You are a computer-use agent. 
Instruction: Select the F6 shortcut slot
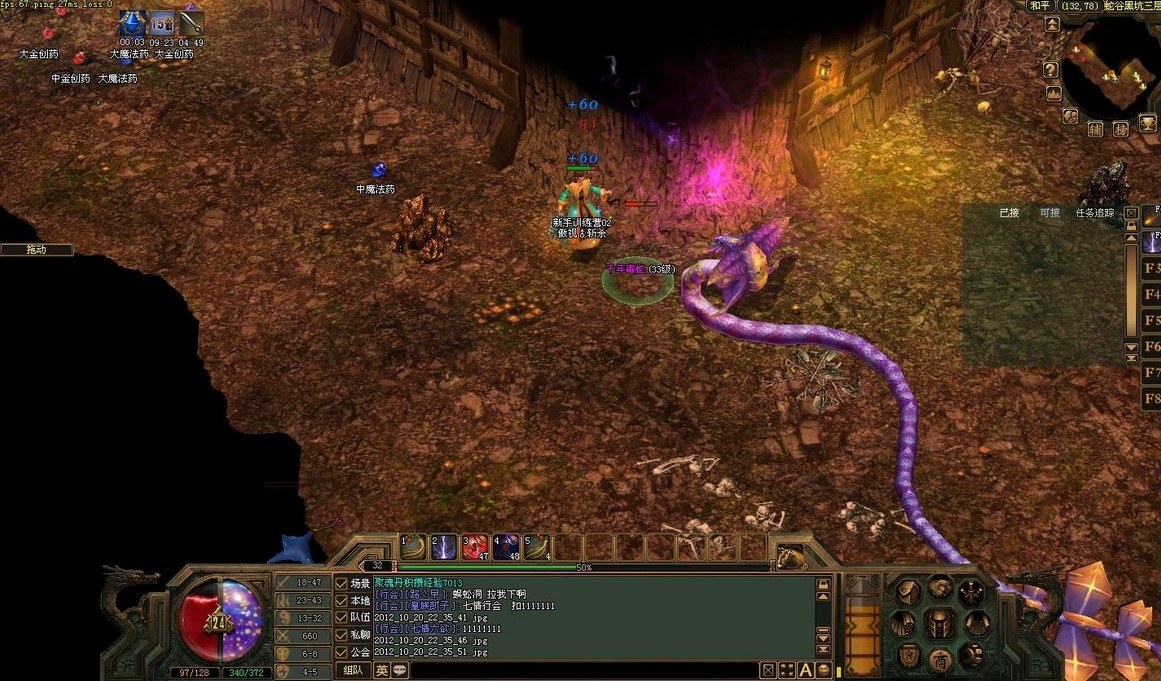point(1151,347)
